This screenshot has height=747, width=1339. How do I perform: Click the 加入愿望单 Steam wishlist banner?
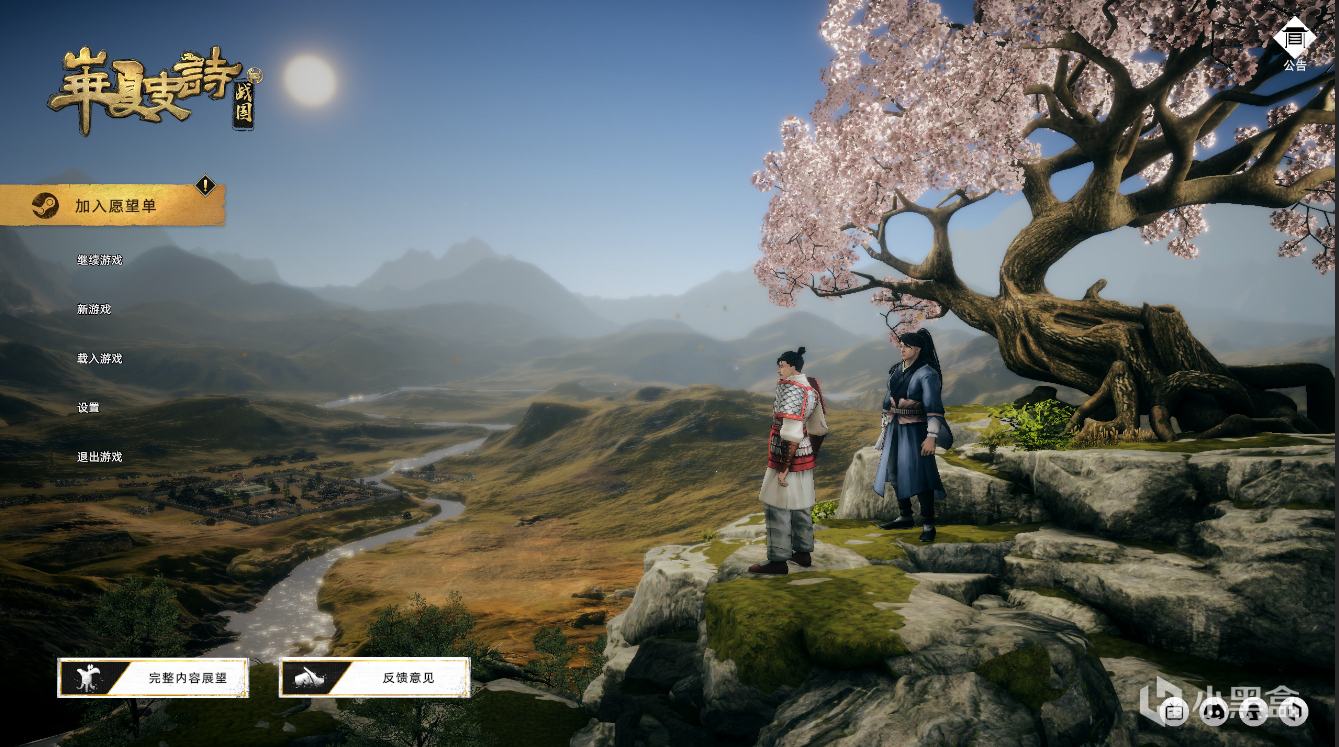click(x=113, y=206)
